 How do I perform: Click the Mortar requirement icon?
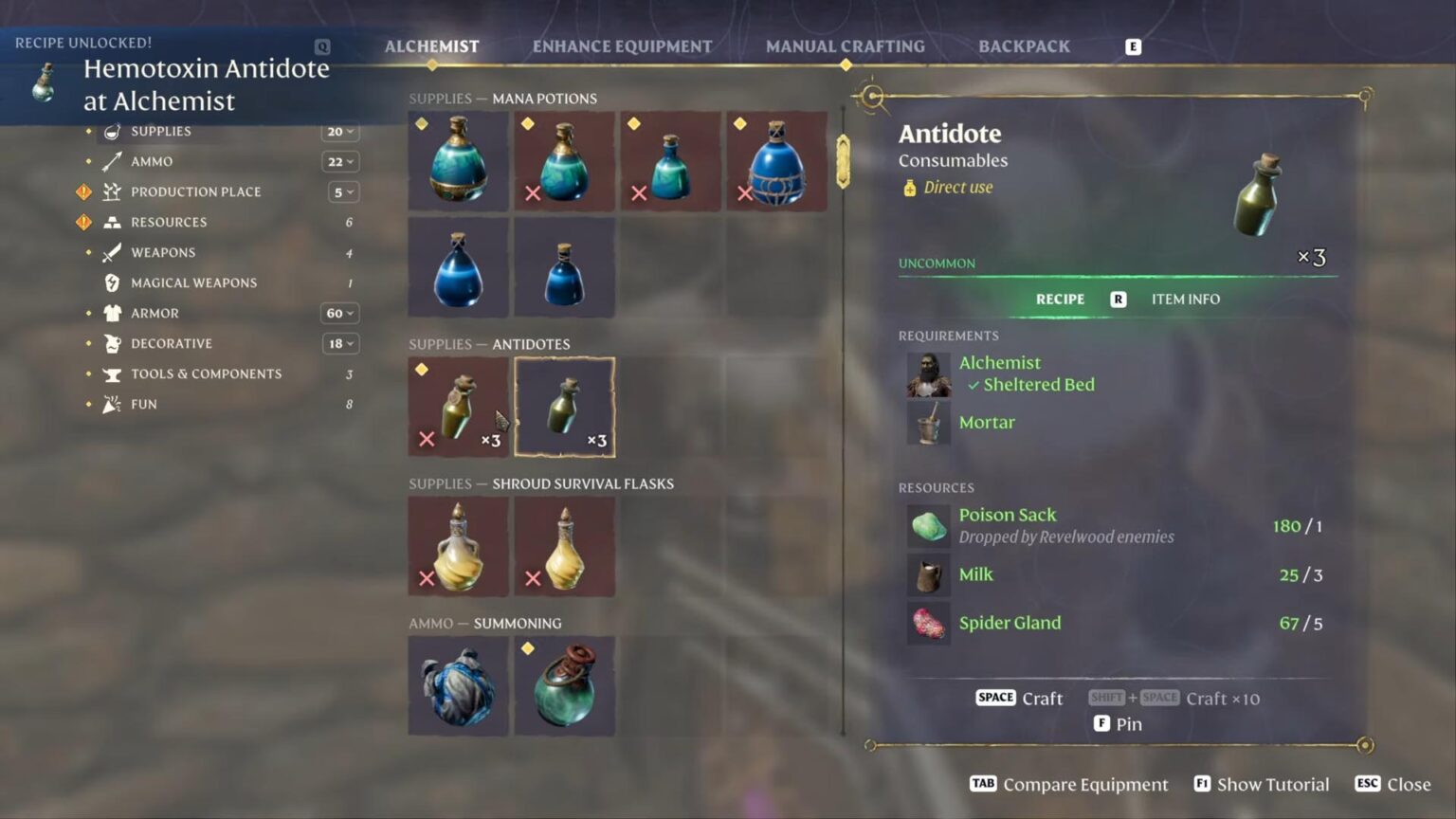tap(927, 423)
